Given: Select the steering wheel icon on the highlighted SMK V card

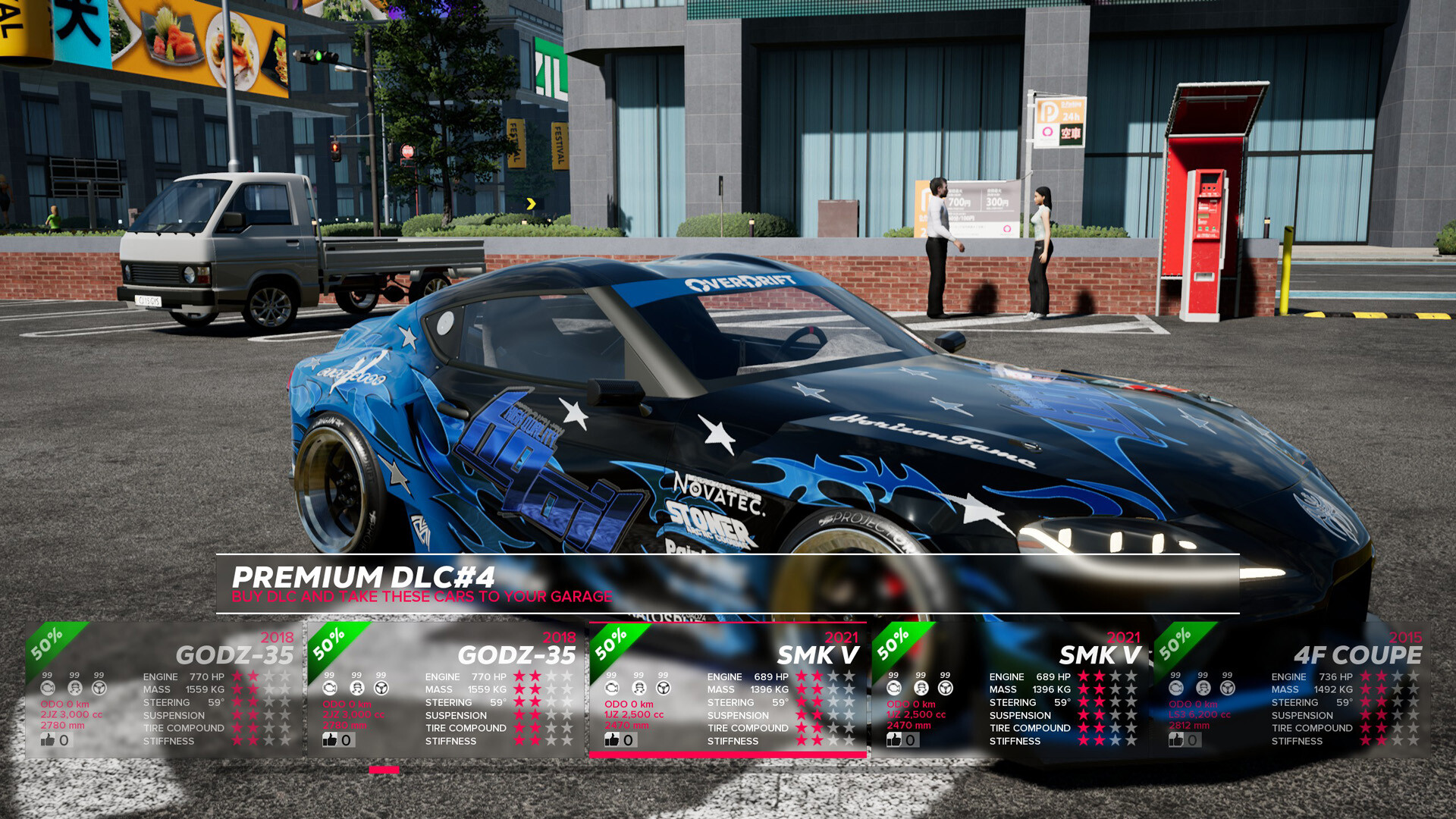Looking at the screenshot, I should pyautogui.click(x=662, y=687).
